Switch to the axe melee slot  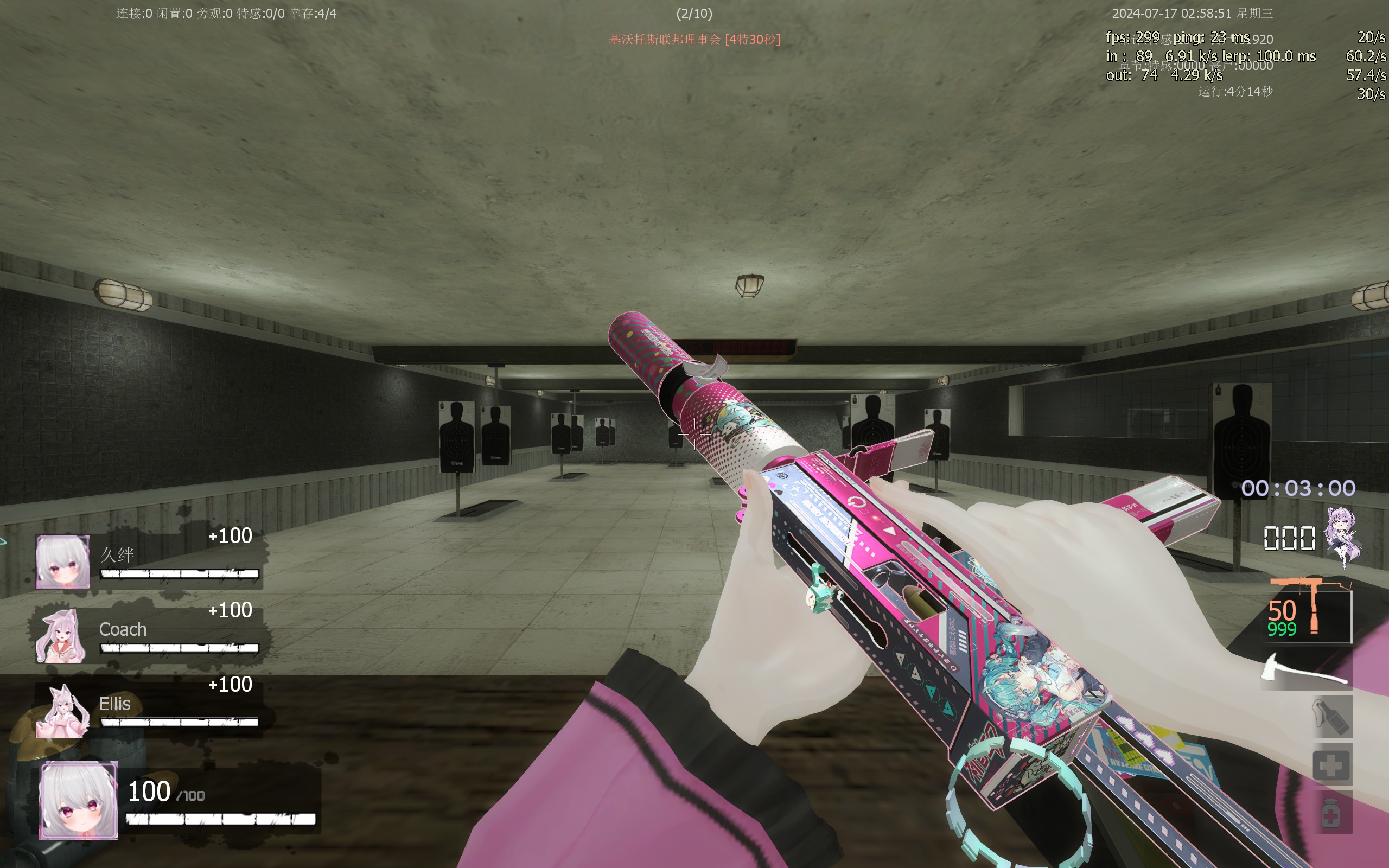coord(1304,669)
